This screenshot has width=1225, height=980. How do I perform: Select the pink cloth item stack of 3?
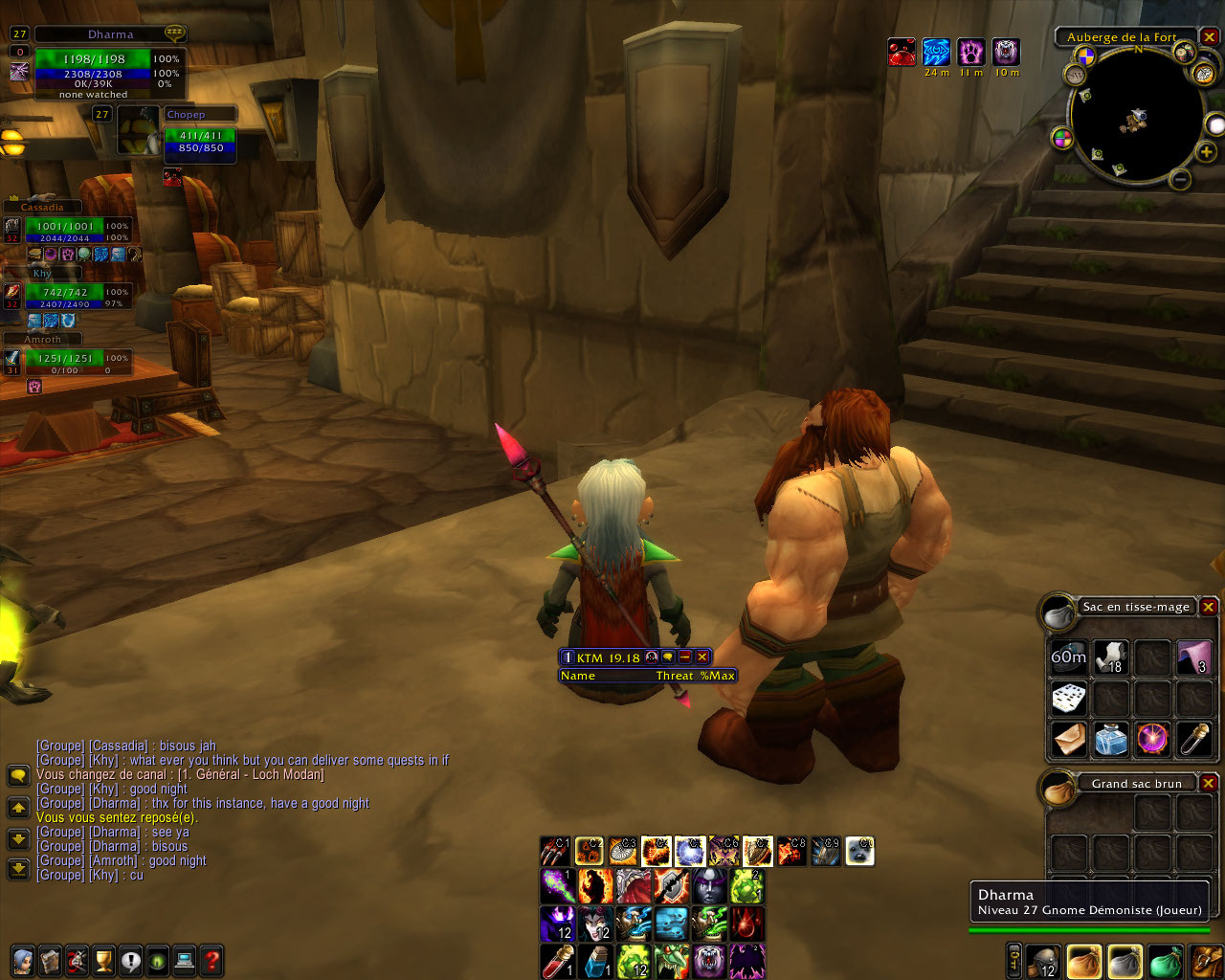pyautogui.click(x=1194, y=657)
